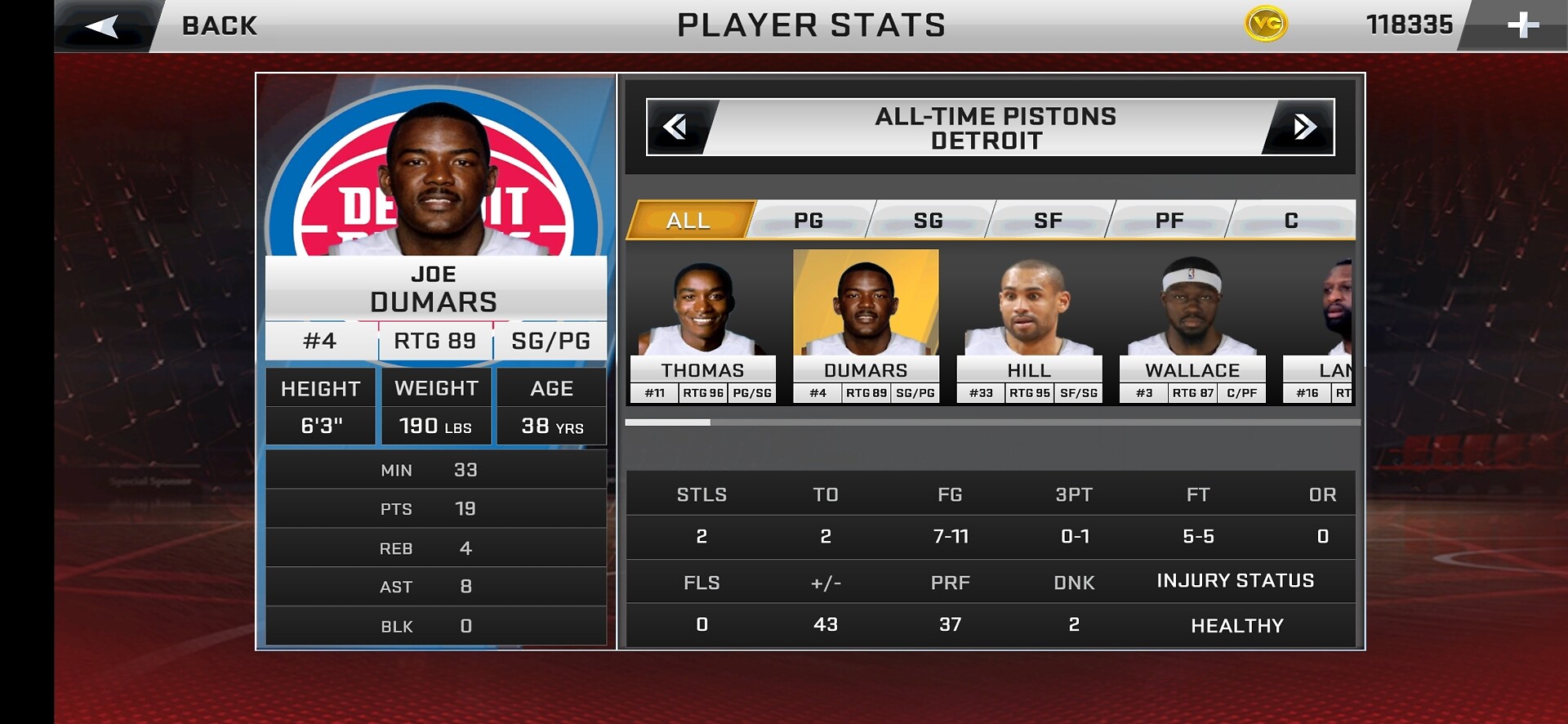This screenshot has width=1568, height=724.
Task: Choose the C position tab
Action: coord(1291,220)
